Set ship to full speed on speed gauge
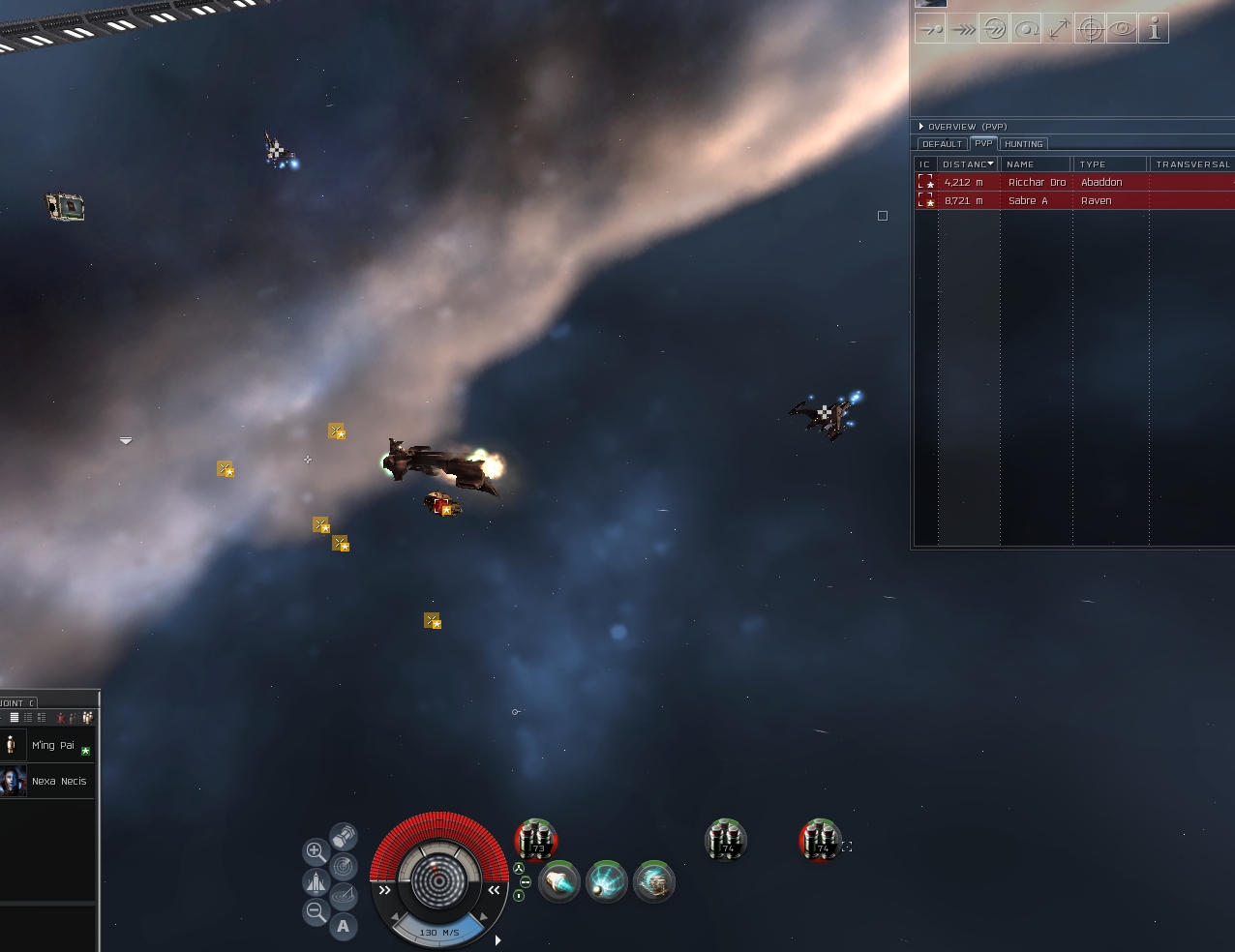Image resolution: width=1235 pixels, height=952 pixels. tap(494, 890)
